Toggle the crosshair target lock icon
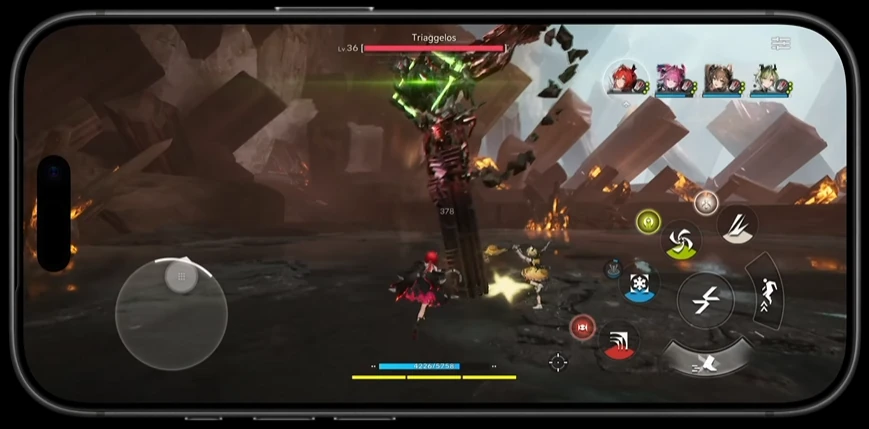Image resolution: width=869 pixels, height=429 pixels. (x=558, y=362)
